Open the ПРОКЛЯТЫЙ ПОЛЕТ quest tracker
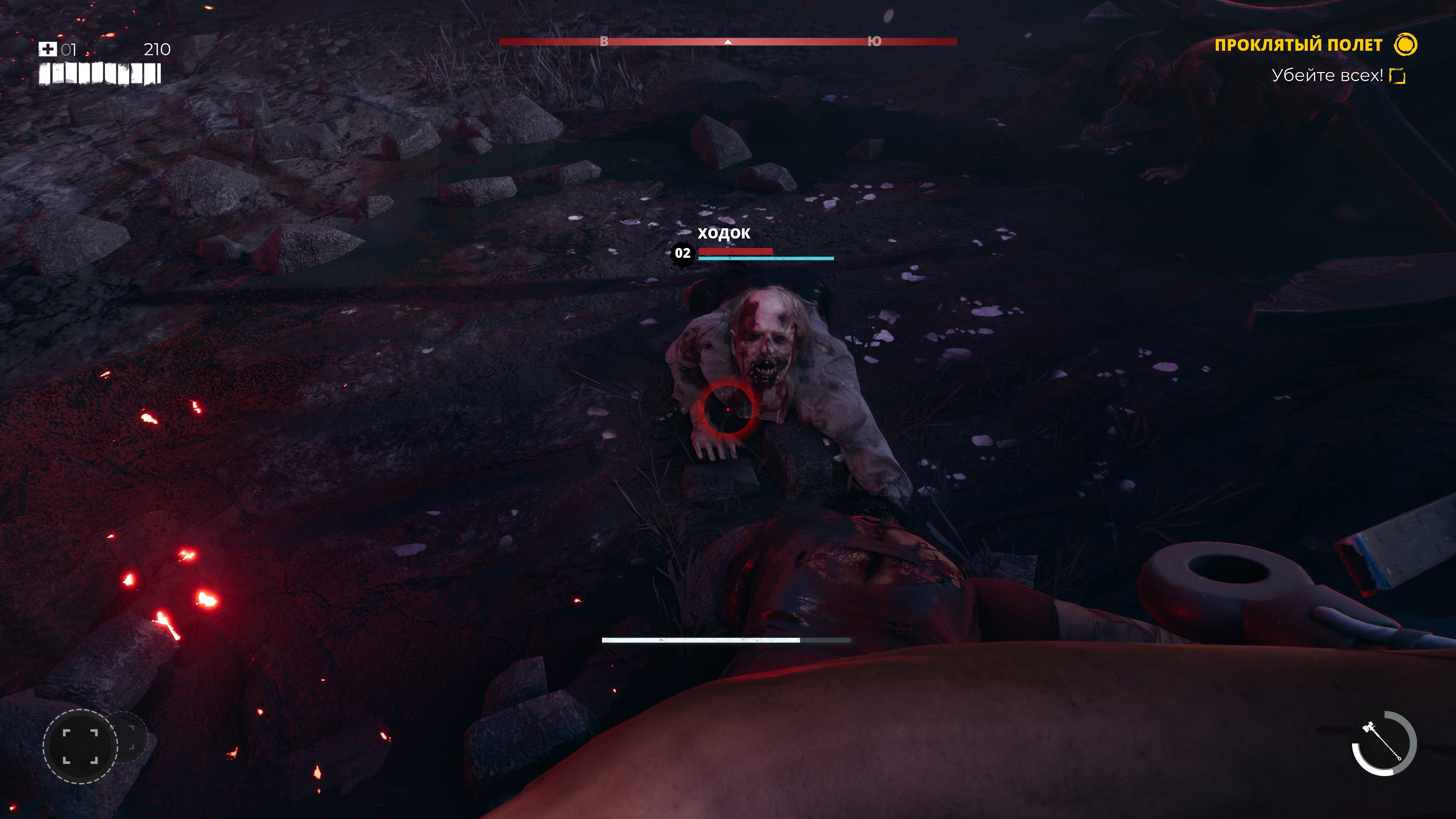This screenshot has height=819, width=1456. point(1298,45)
